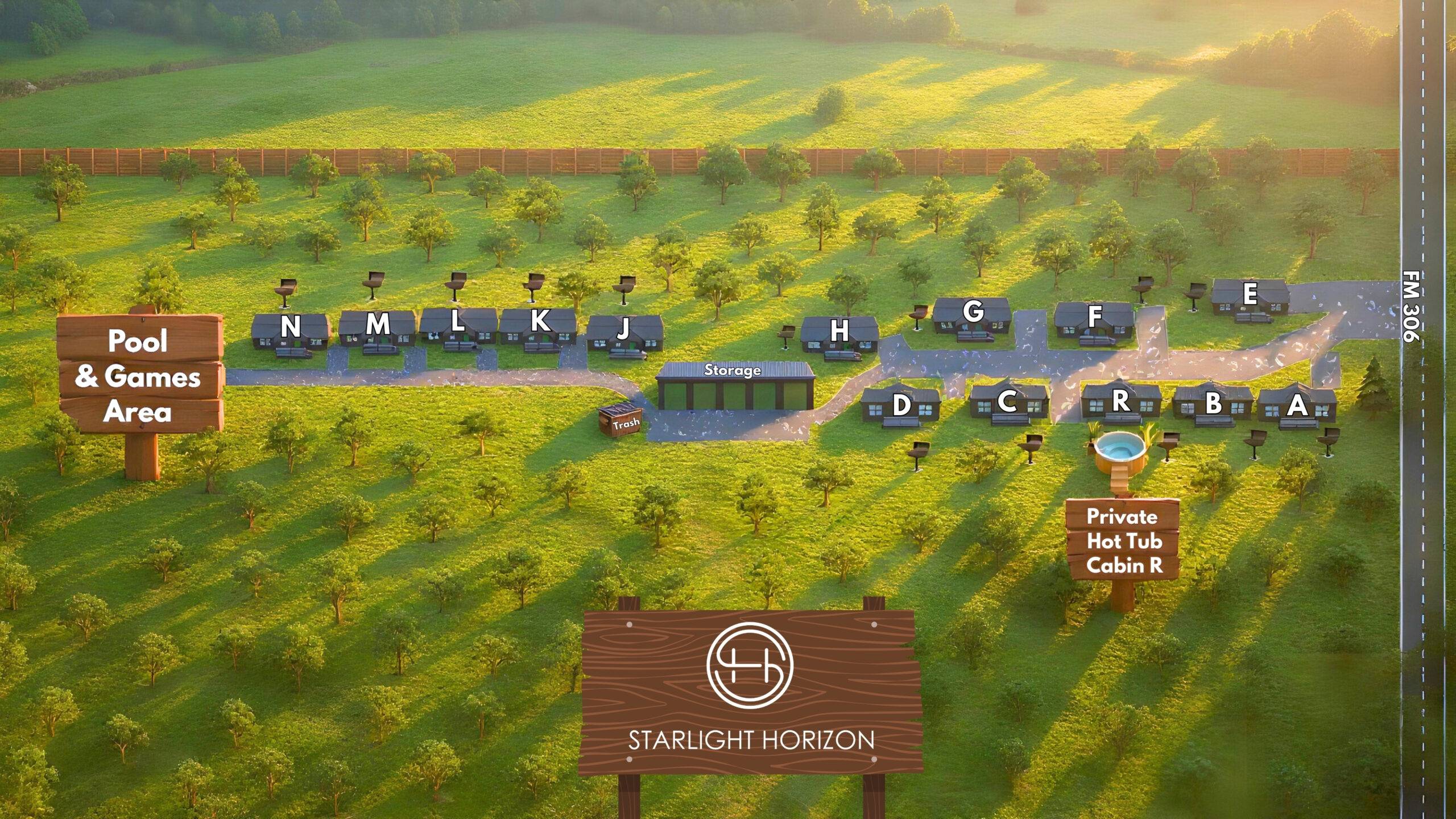1456x819 pixels.
Task: Choose the cabin E marker
Action: (x=1250, y=294)
